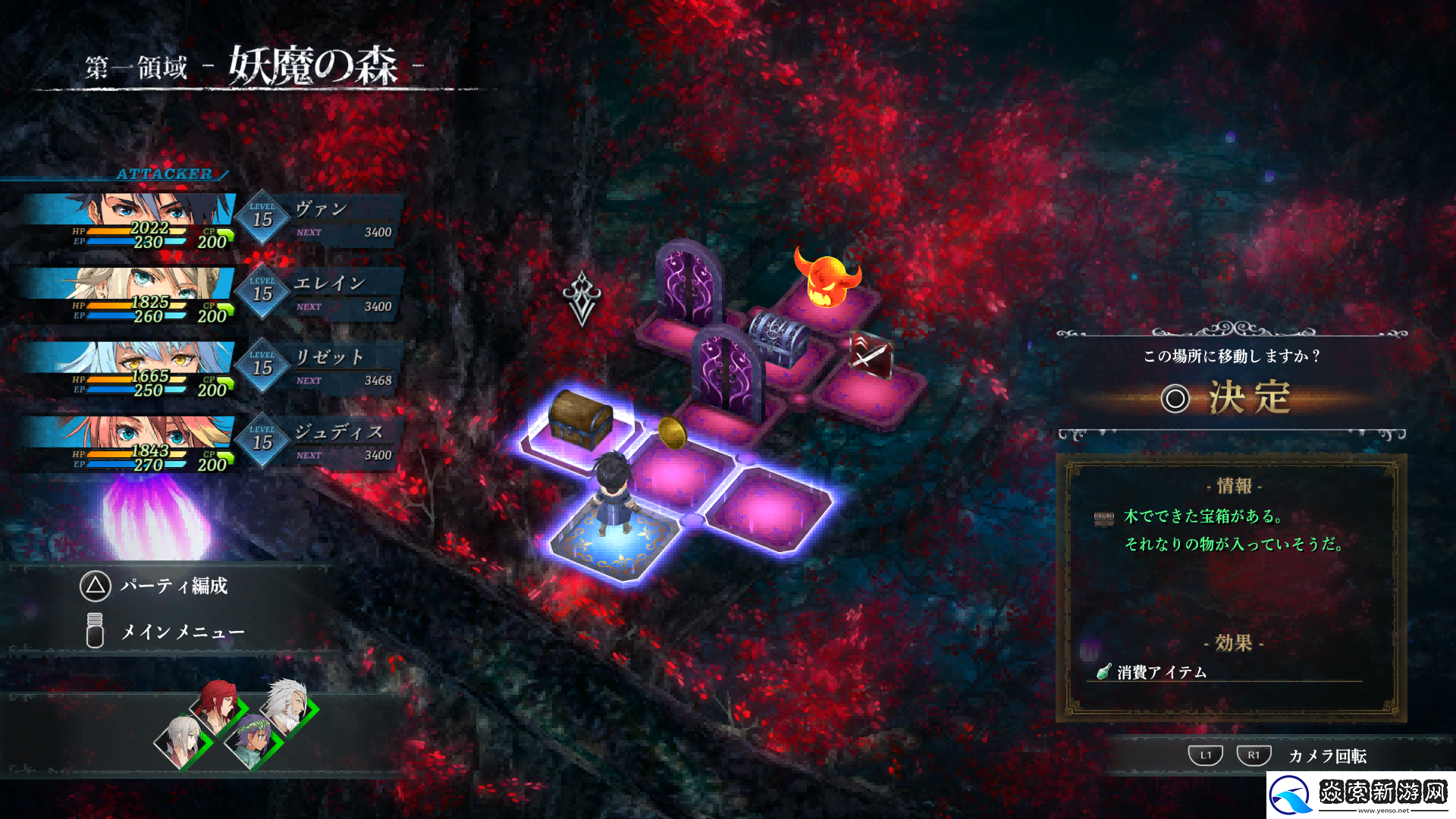
Task: Choose the silver-haired support portrait
Action: click(x=183, y=741)
